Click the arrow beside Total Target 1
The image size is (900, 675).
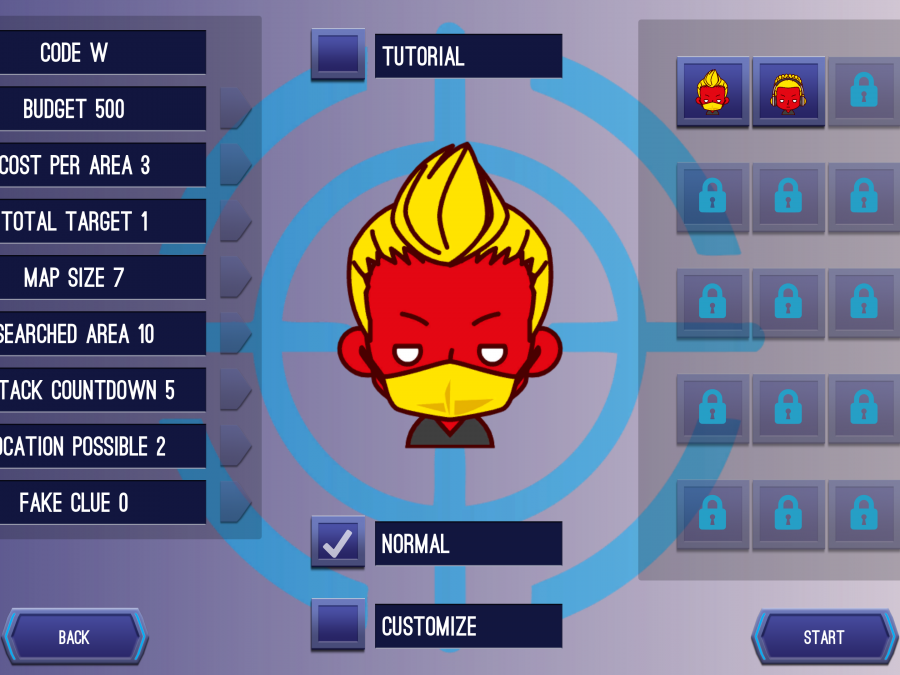[x=234, y=221]
